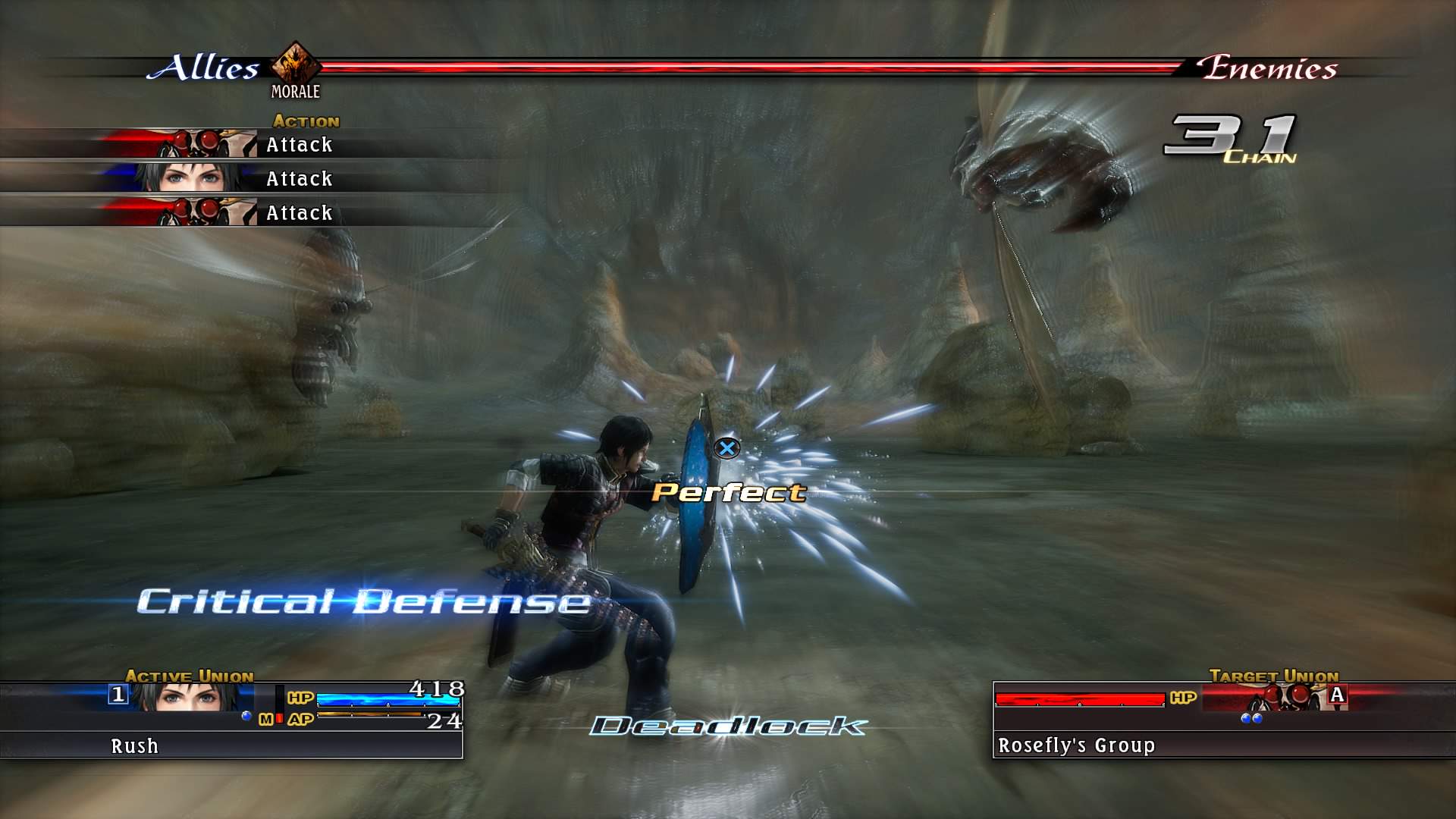Screen dimensions: 1456x819
Task: Select the Morale meter emblem icon
Action: [296, 65]
